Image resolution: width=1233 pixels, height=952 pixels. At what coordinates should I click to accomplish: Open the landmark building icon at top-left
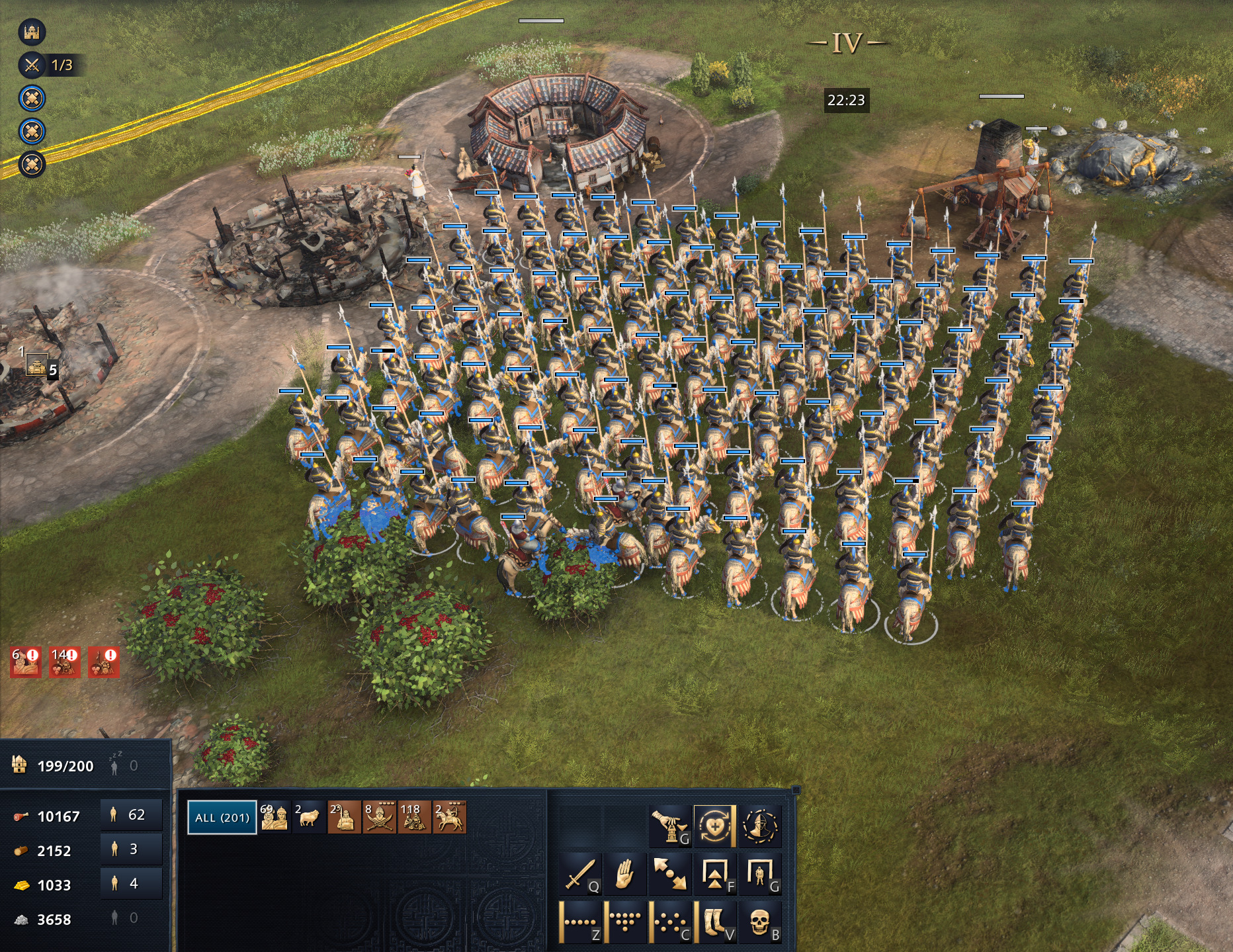(x=32, y=31)
